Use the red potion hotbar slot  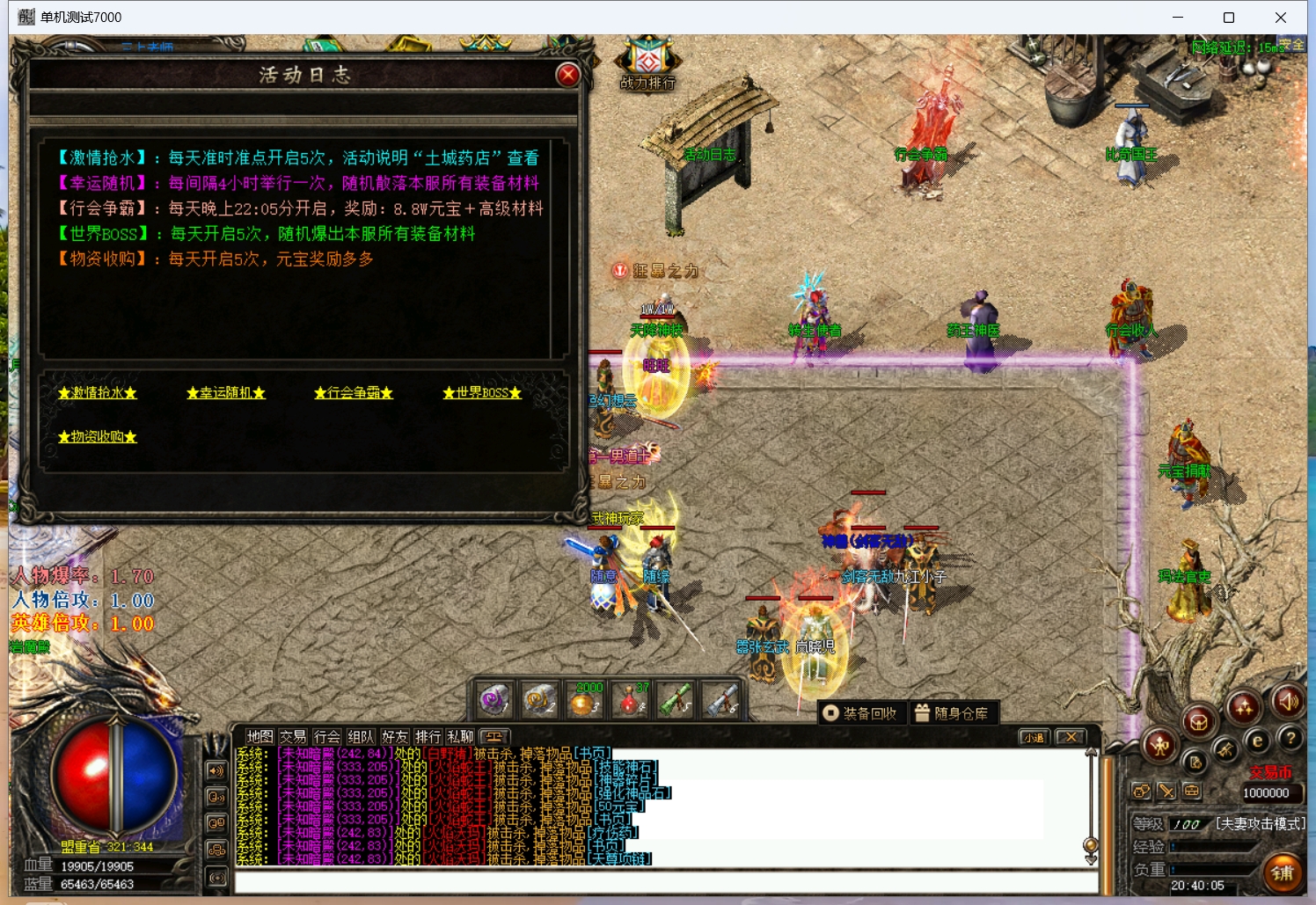630,700
